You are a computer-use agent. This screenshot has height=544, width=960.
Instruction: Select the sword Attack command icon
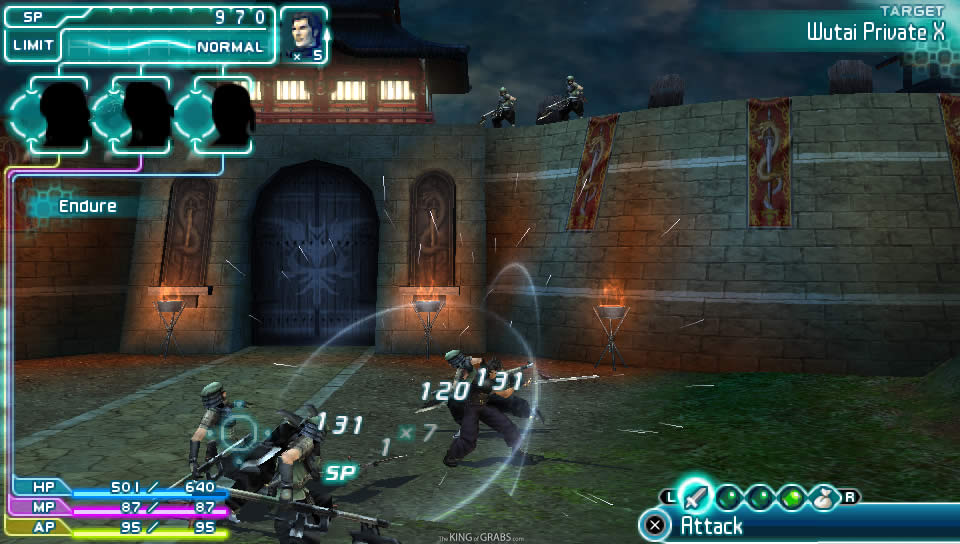pyautogui.click(x=695, y=495)
